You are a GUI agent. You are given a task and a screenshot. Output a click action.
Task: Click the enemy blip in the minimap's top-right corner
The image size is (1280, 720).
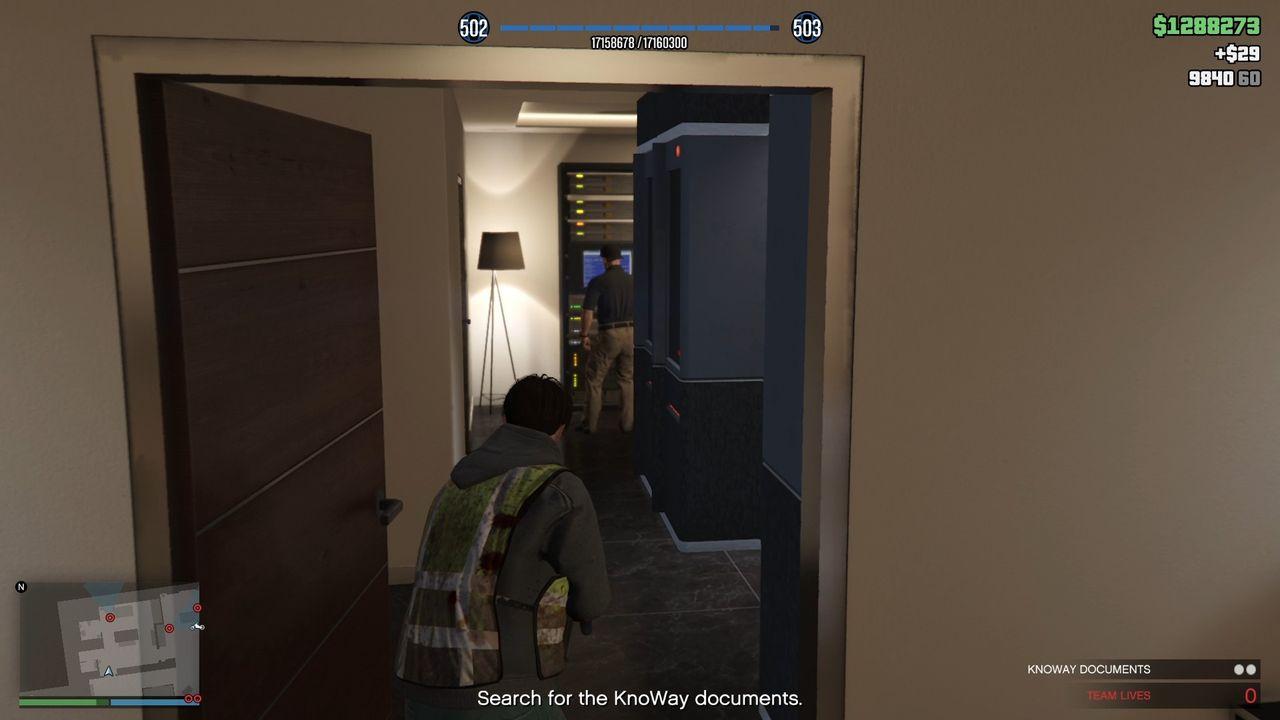click(x=197, y=608)
